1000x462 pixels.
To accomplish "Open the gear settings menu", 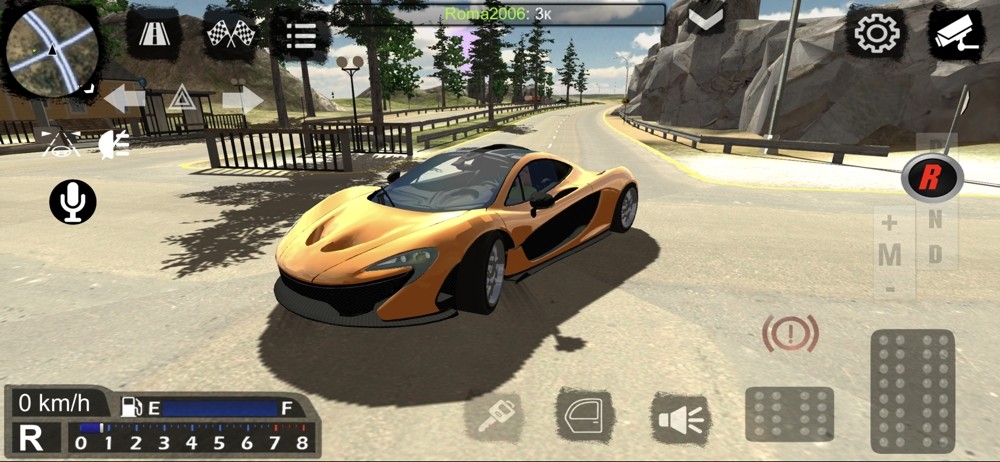I will point(877,34).
